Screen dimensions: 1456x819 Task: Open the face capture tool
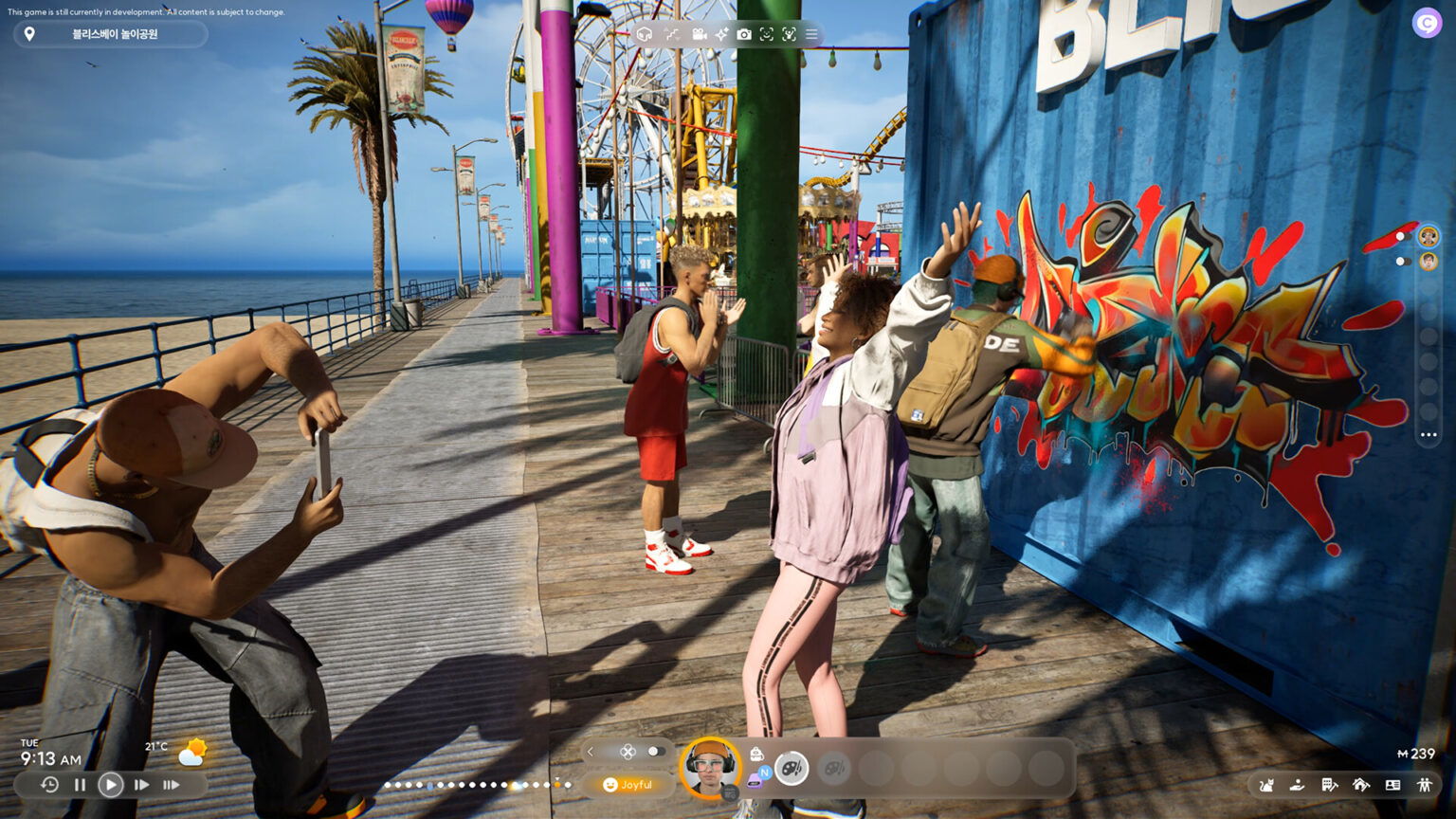[766, 34]
